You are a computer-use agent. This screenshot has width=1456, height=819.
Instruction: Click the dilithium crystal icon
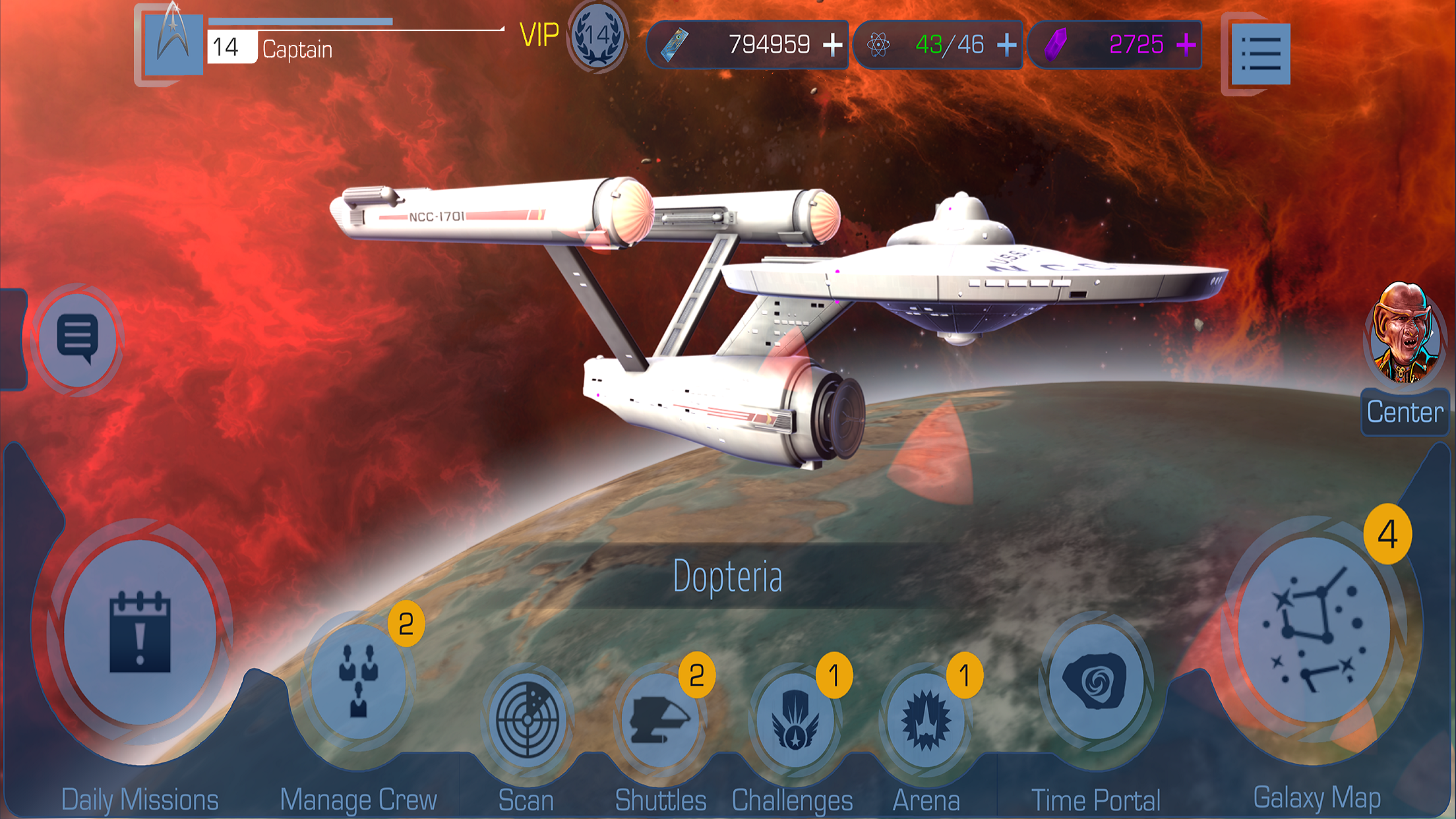1055,44
